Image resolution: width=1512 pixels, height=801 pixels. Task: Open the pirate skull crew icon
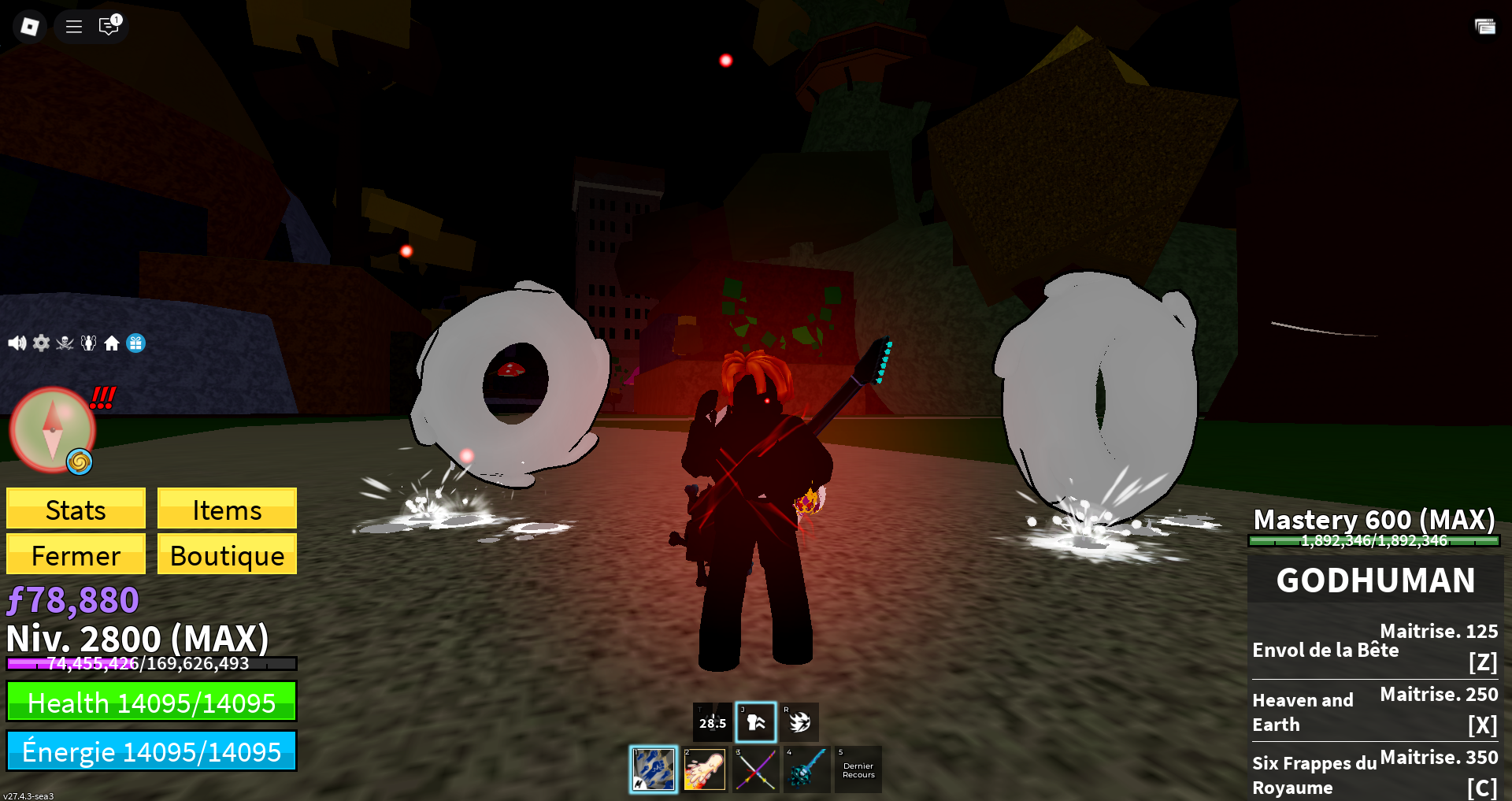65,343
